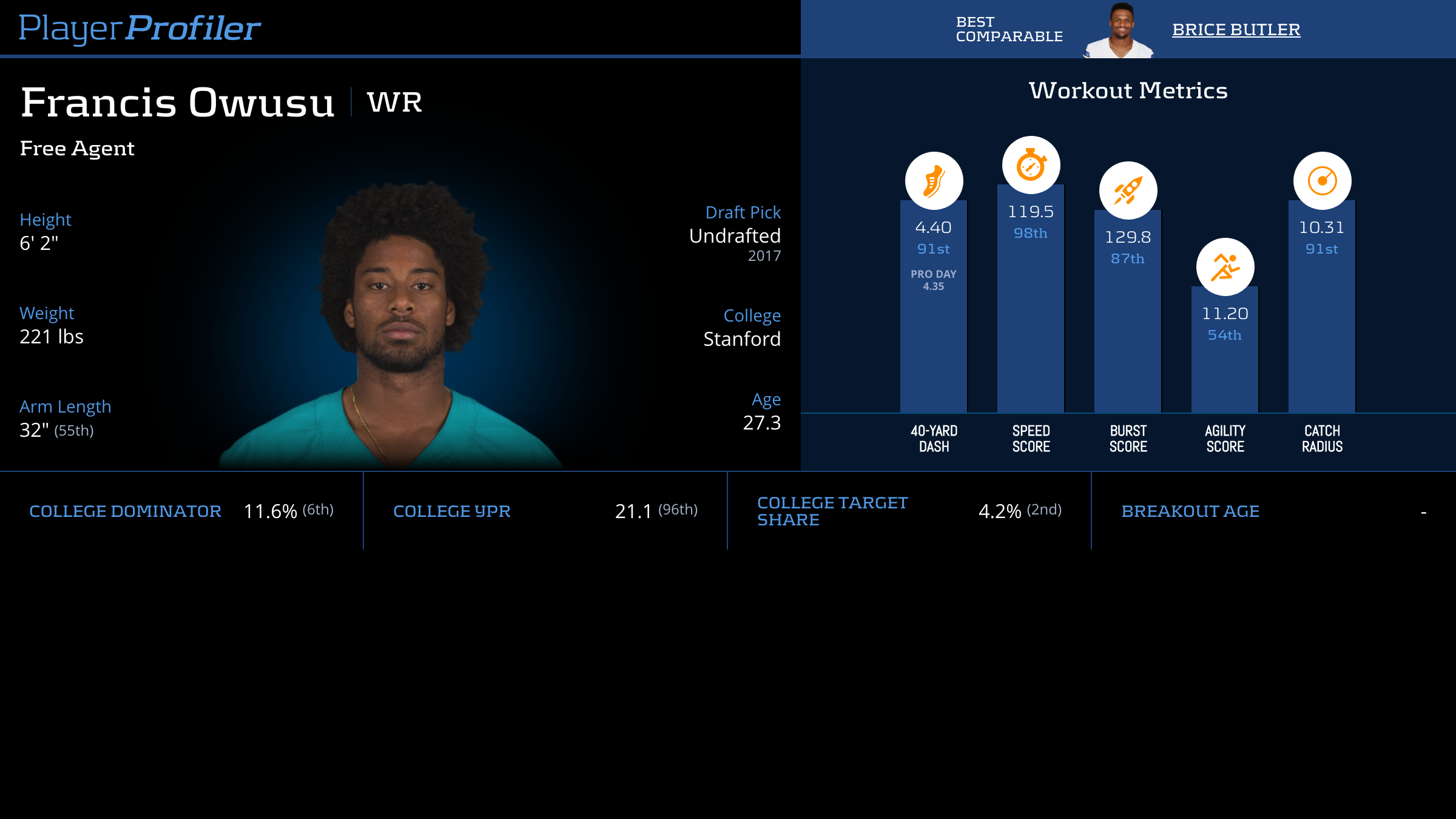Select the Speed Score stopwatch icon

1031,165
